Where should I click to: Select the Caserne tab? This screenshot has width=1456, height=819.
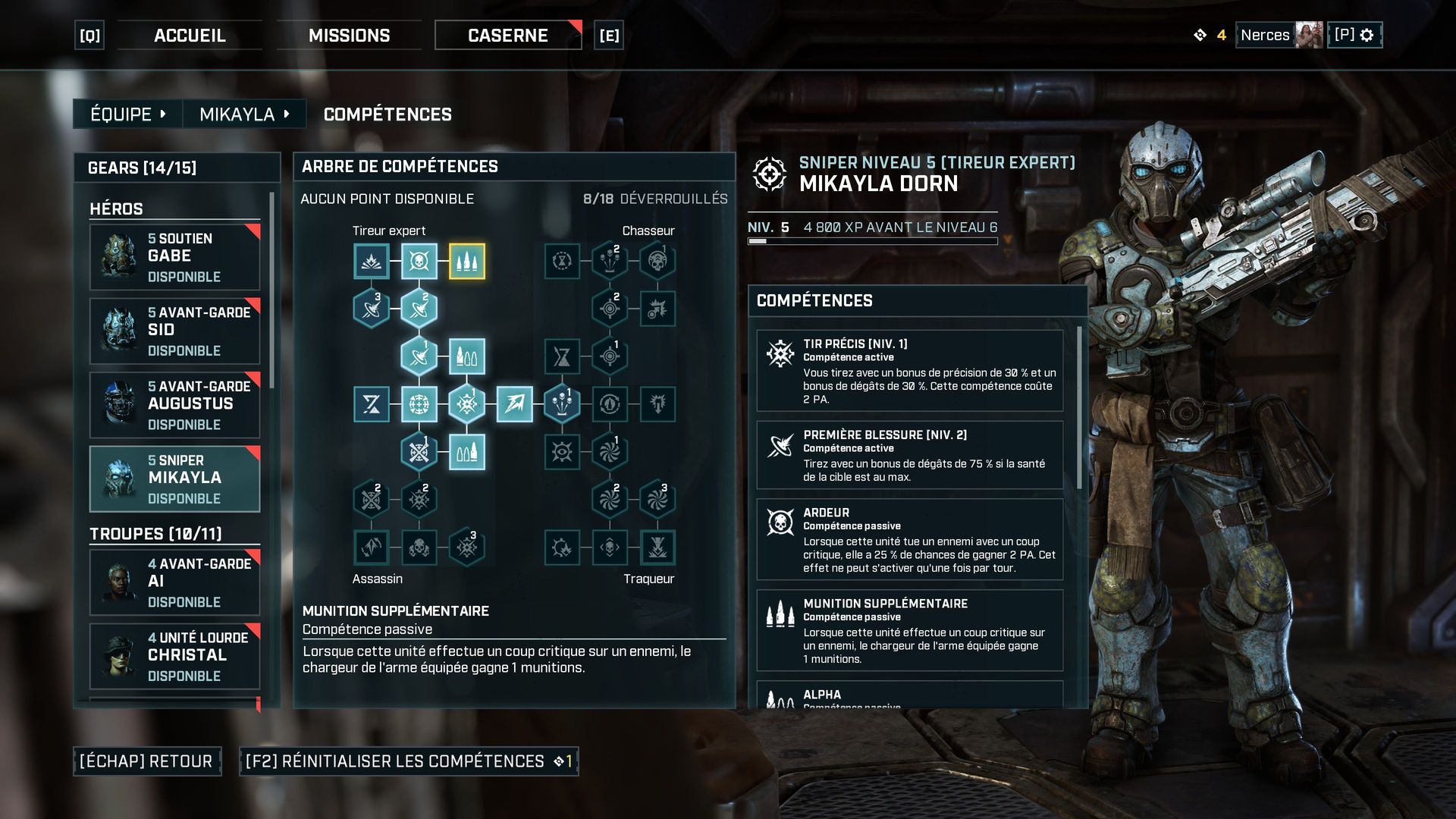[x=507, y=36]
